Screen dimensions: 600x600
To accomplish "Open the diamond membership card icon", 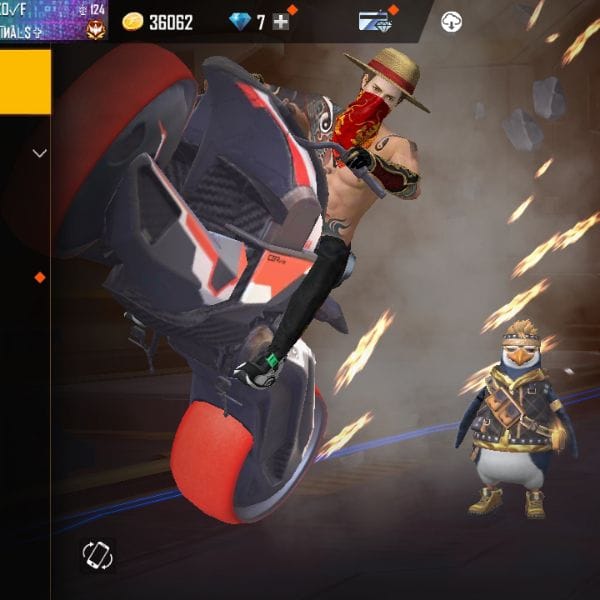I will point(376,22).
